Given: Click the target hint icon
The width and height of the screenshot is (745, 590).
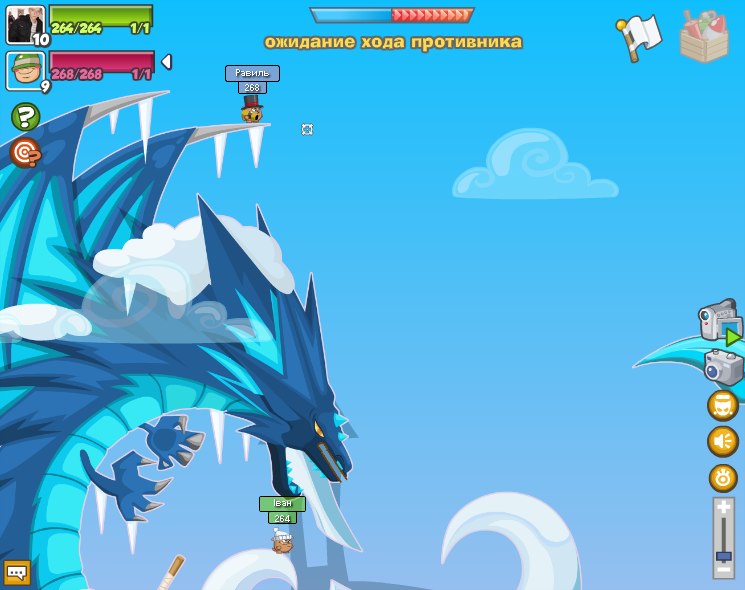Looking at the screenshot, I should pos(25,153).
